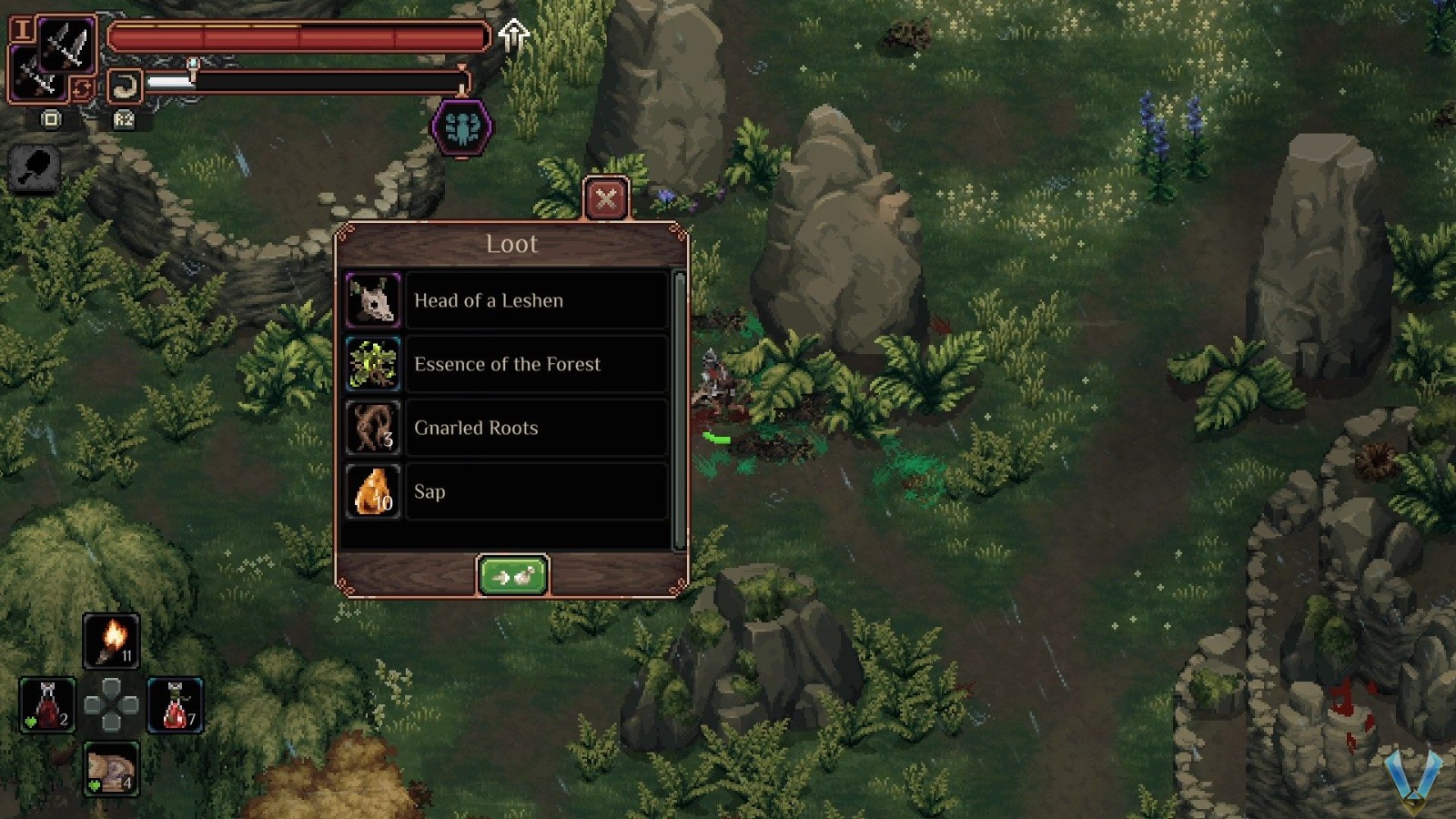Viewport: 1456px width, 819px height.
Task: Click the hook-shaped ability icon
Action: click(x=125, y=87)
